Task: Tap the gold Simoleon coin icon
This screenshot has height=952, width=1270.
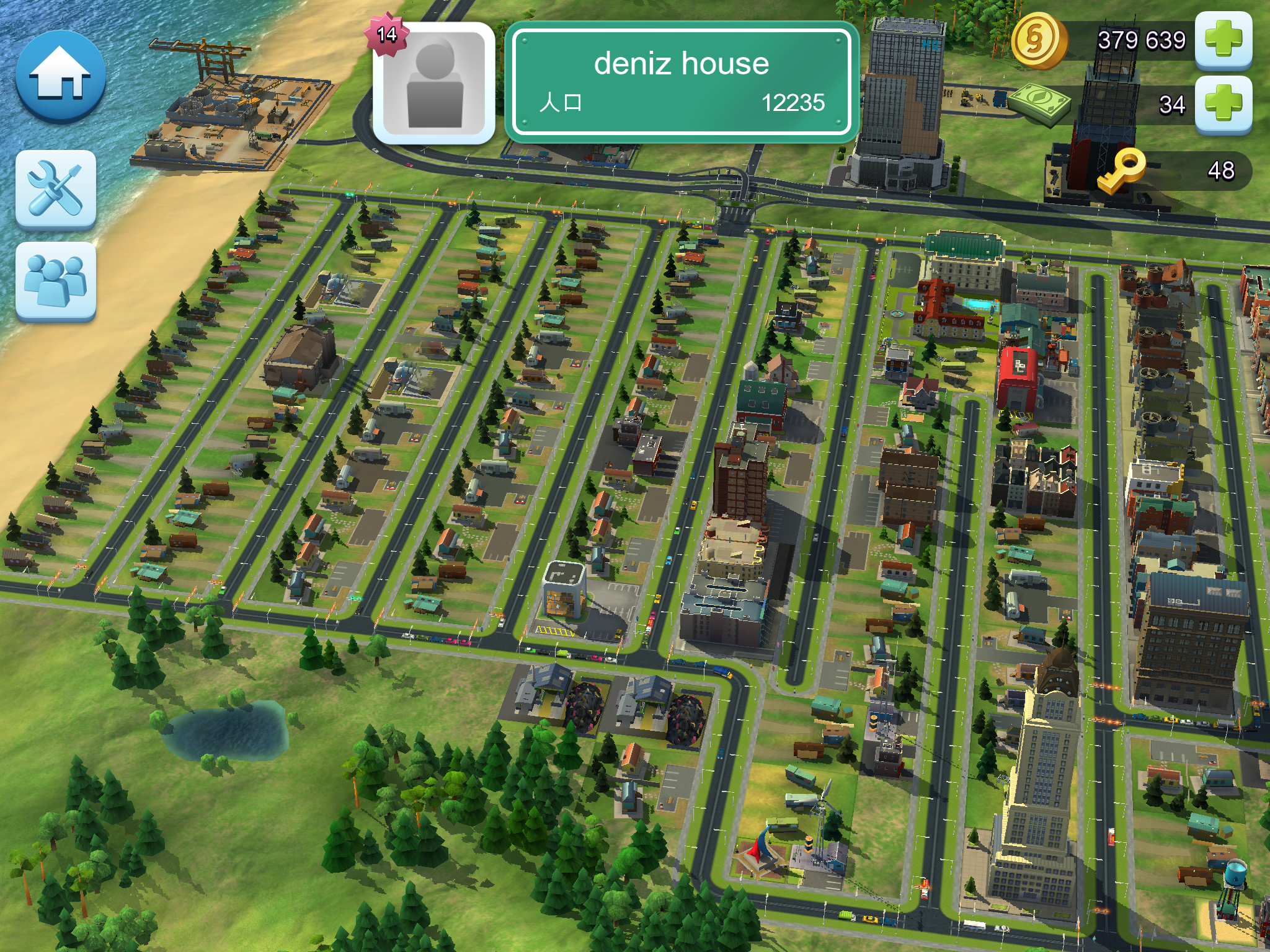Action: pyautogui.click(x=1037, y=41)
